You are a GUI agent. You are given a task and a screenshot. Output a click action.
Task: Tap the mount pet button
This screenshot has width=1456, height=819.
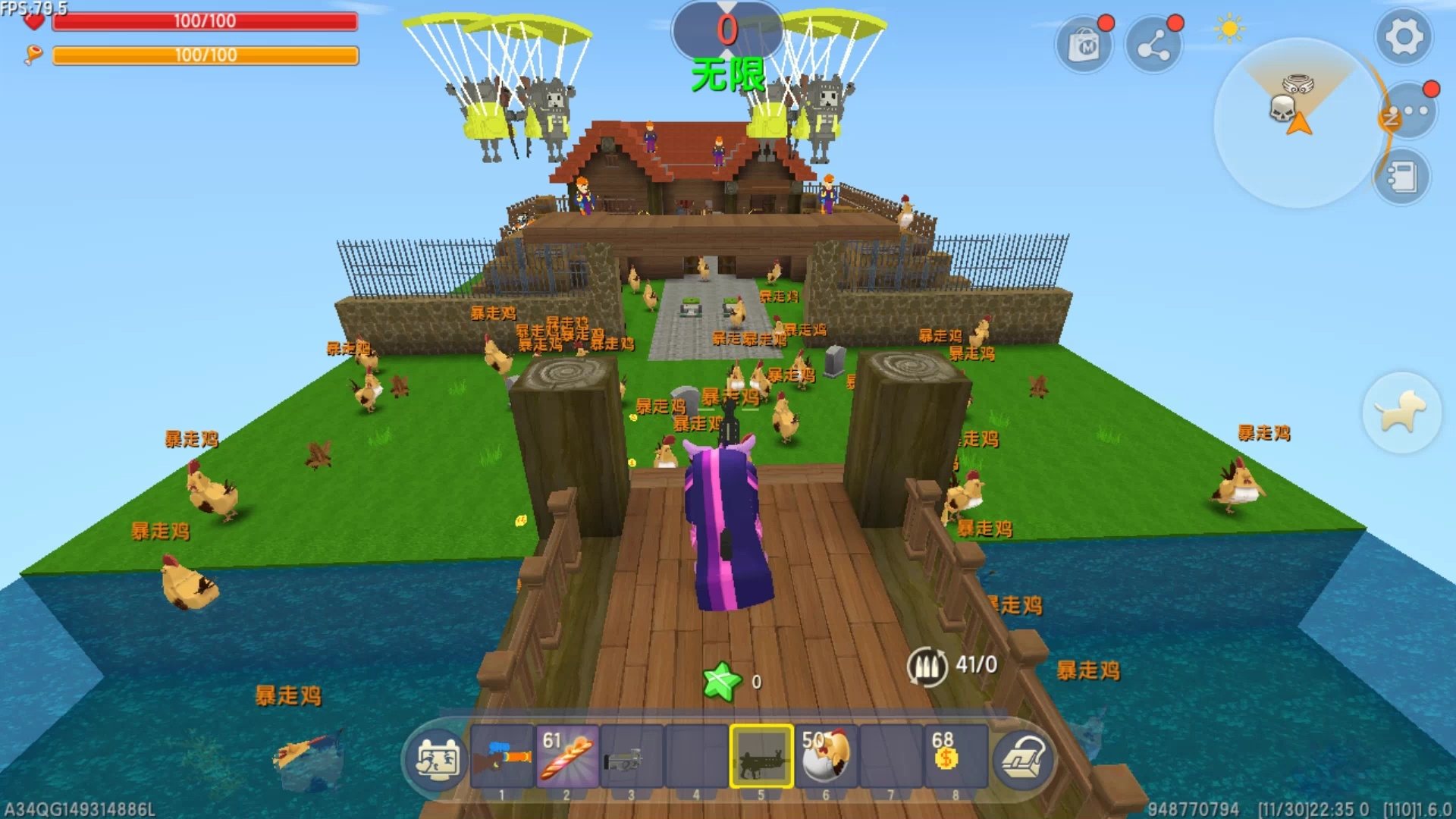tap(1401, 412)
